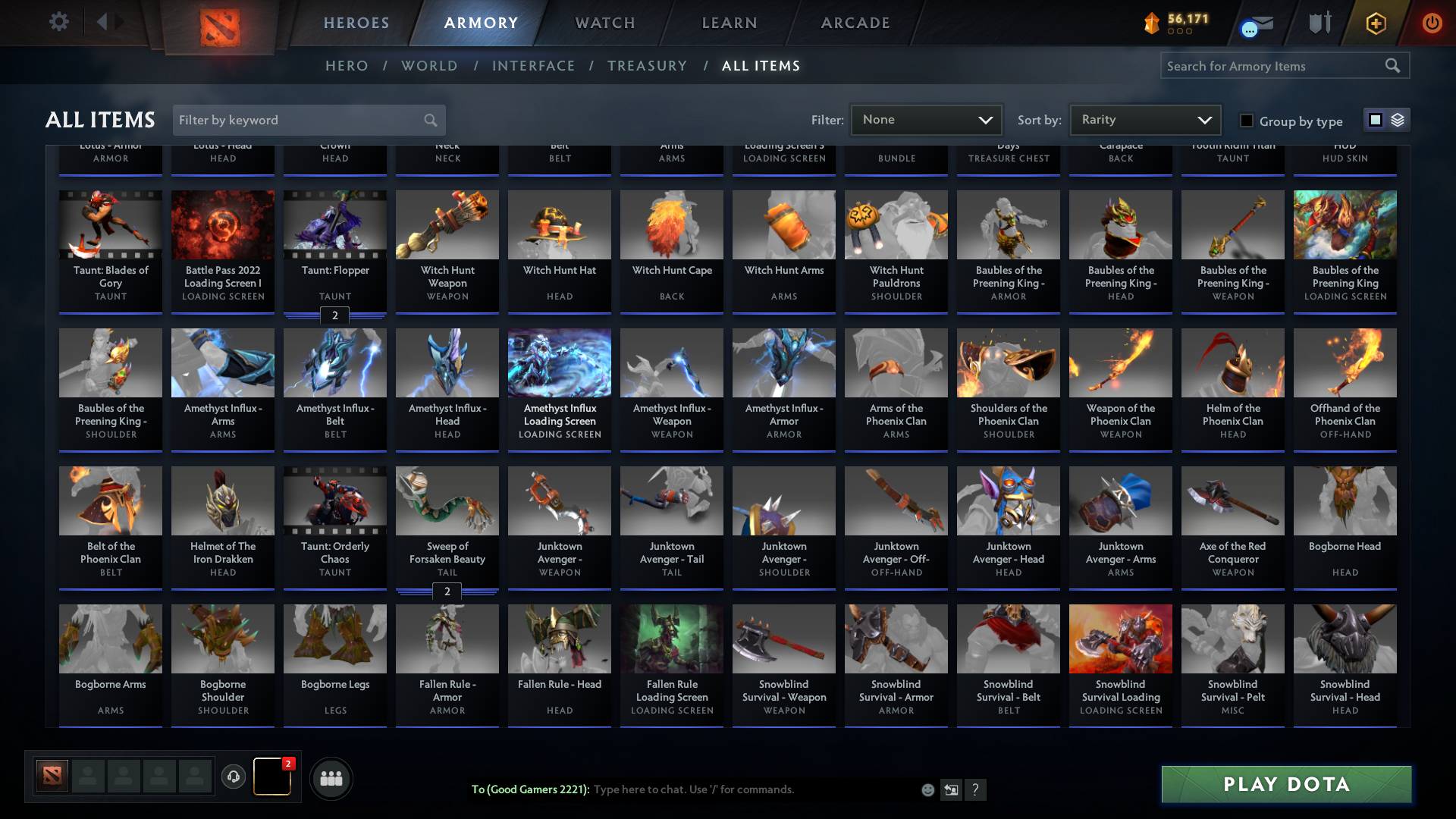1456x819 pixels.
Task: Click the gold plus icon top right
Action: [x=1375, y=23]
